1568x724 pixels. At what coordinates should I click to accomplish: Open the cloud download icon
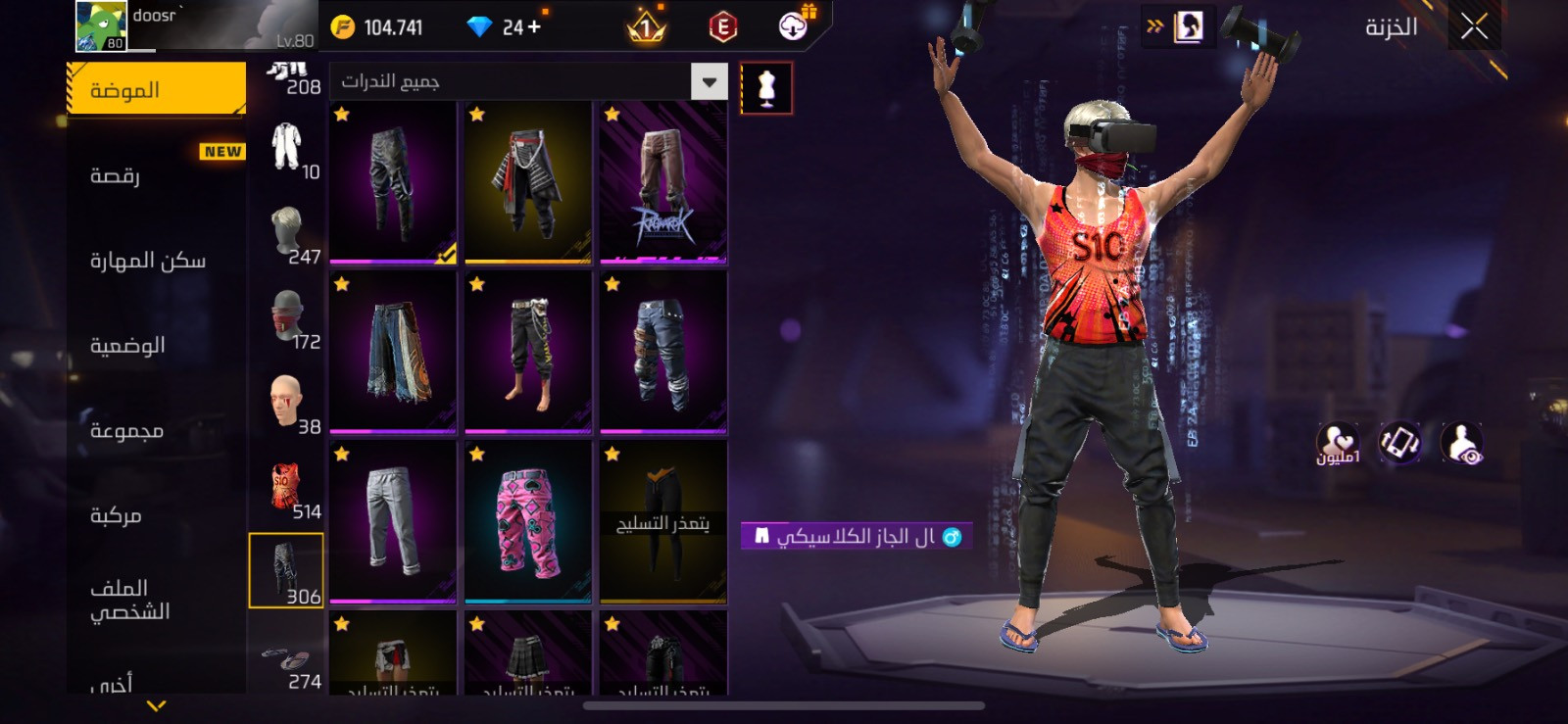pyautogui.click(x=793, y=26)
